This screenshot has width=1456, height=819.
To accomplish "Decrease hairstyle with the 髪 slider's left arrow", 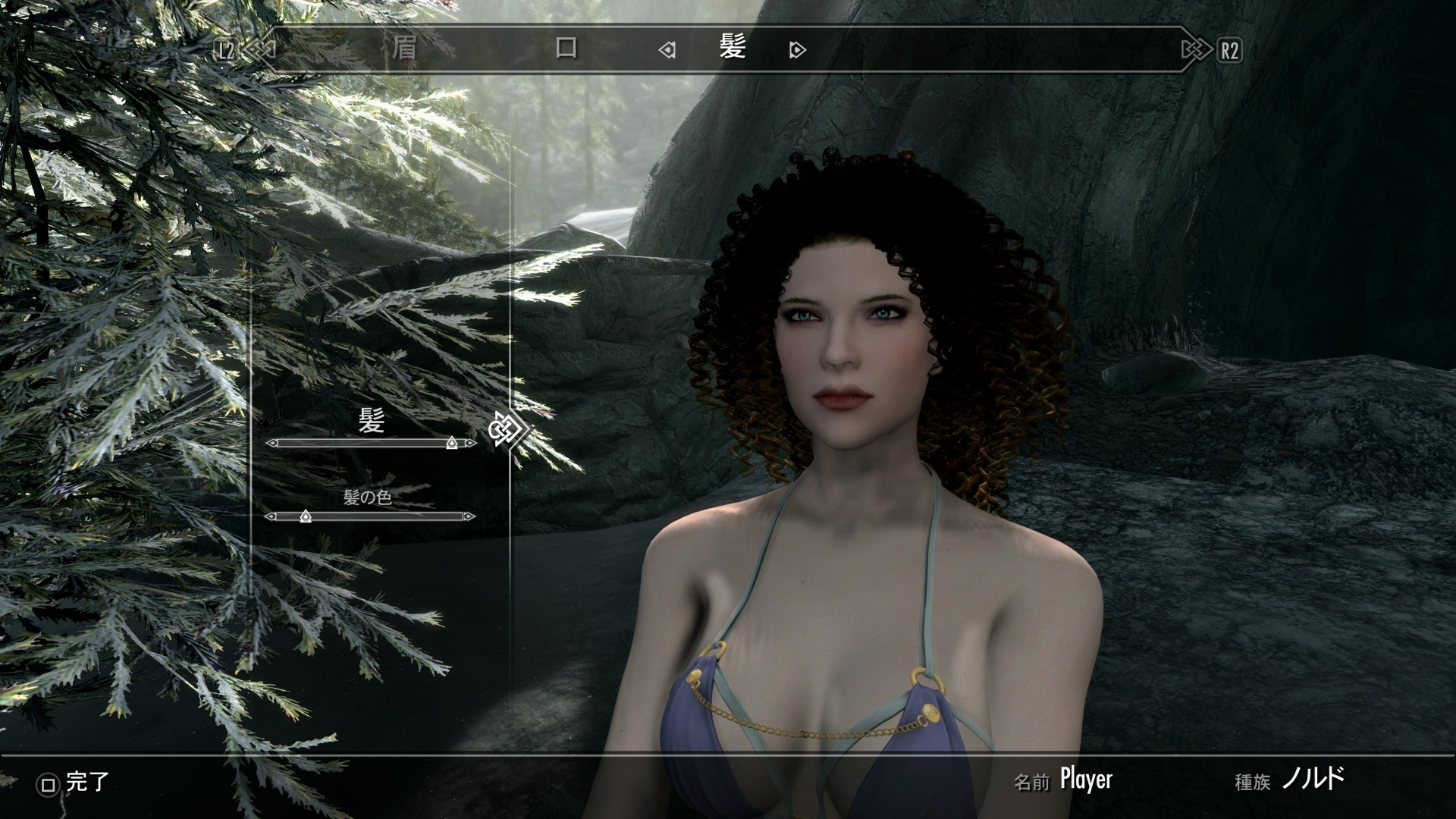I will 271,443.
